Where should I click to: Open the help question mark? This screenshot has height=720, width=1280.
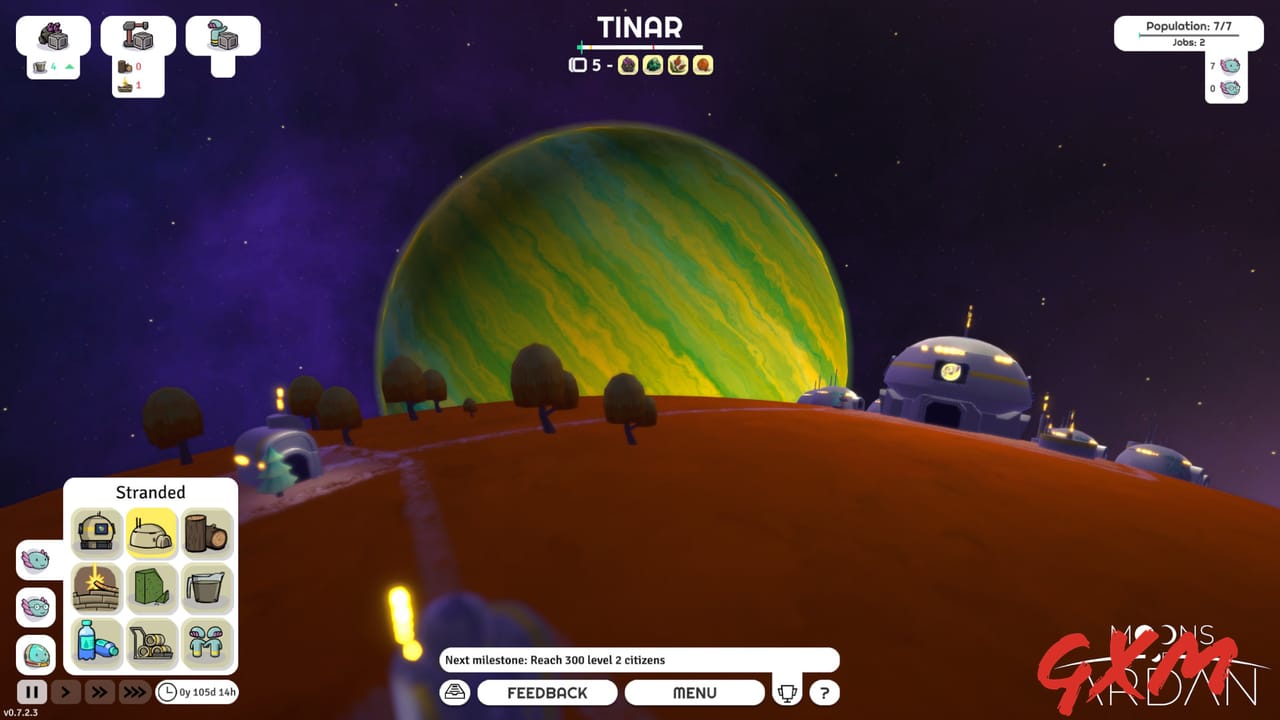(x=823, y=692)
